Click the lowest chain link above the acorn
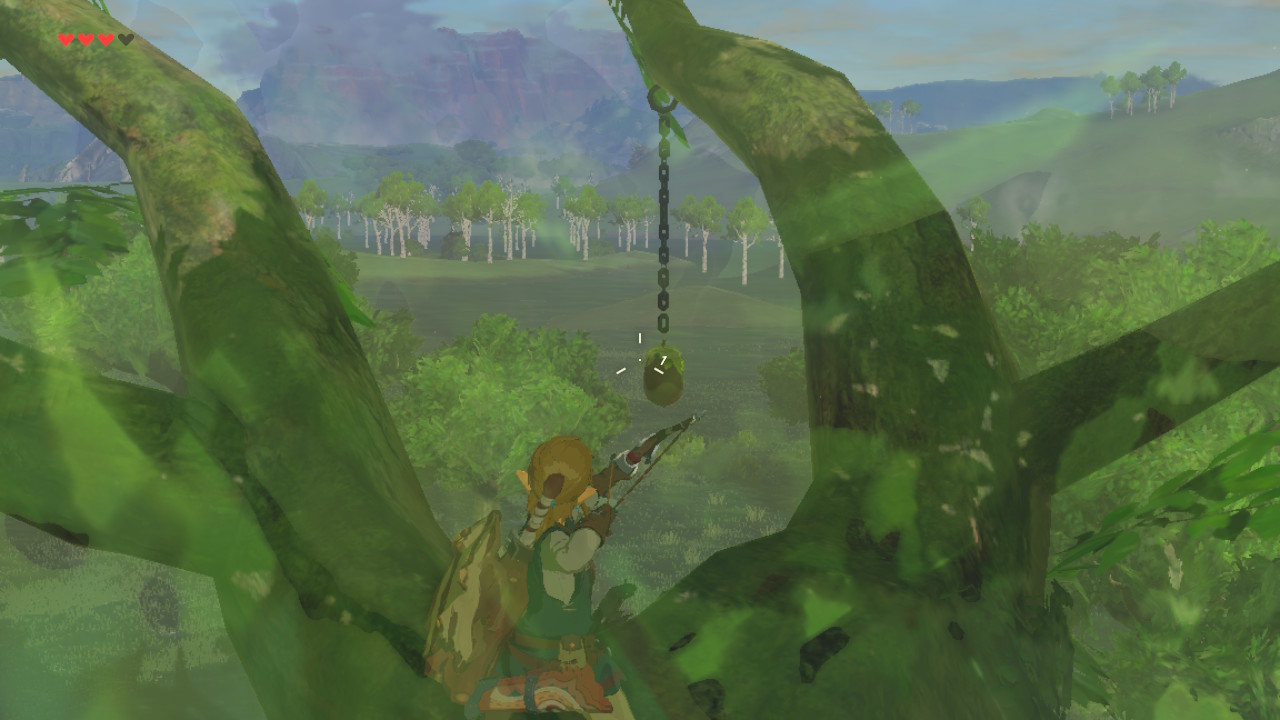This screenshot has height=720, width=1280. pyautogui.click(x=663, y=322)
